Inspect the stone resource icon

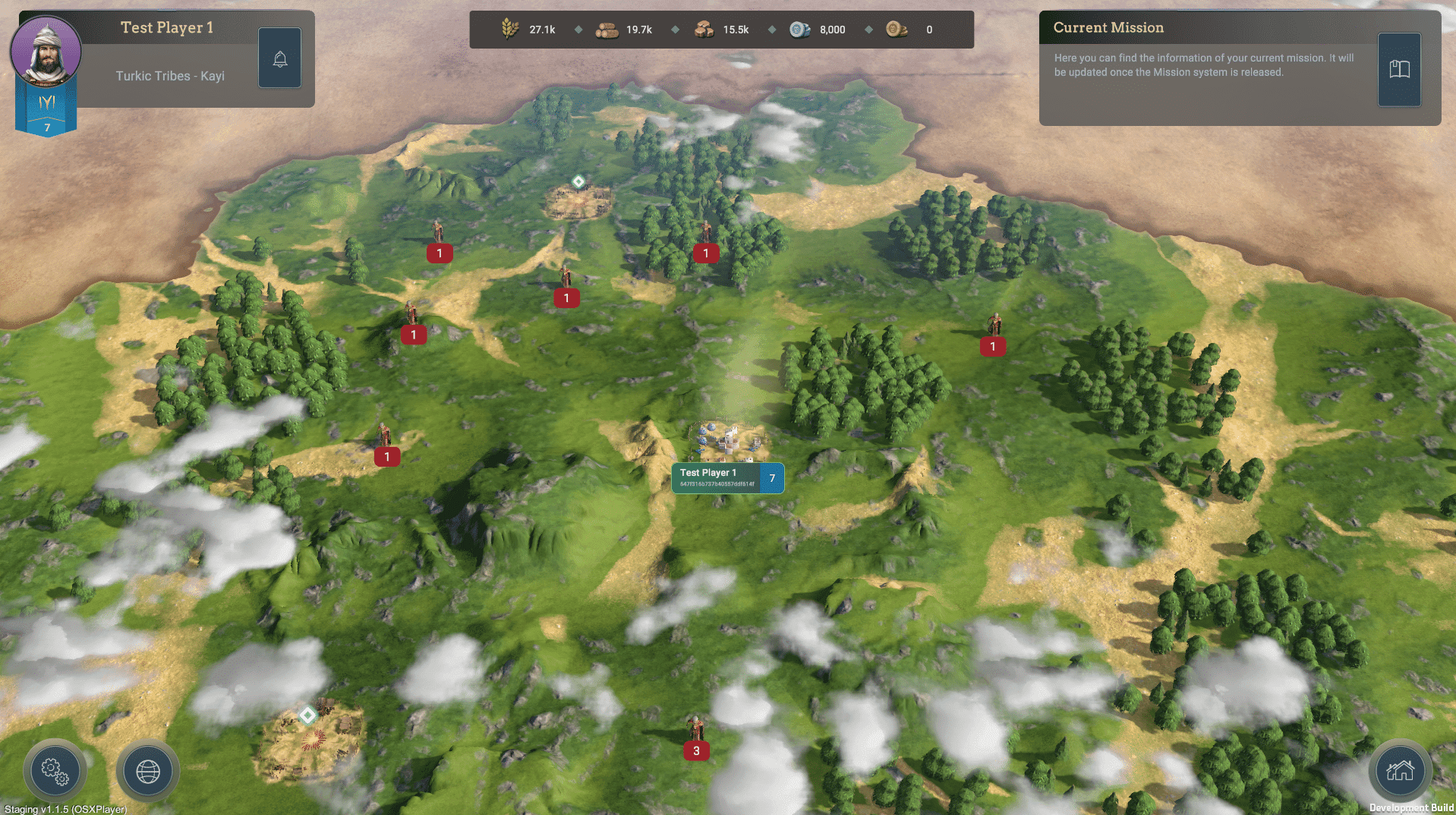704,29
